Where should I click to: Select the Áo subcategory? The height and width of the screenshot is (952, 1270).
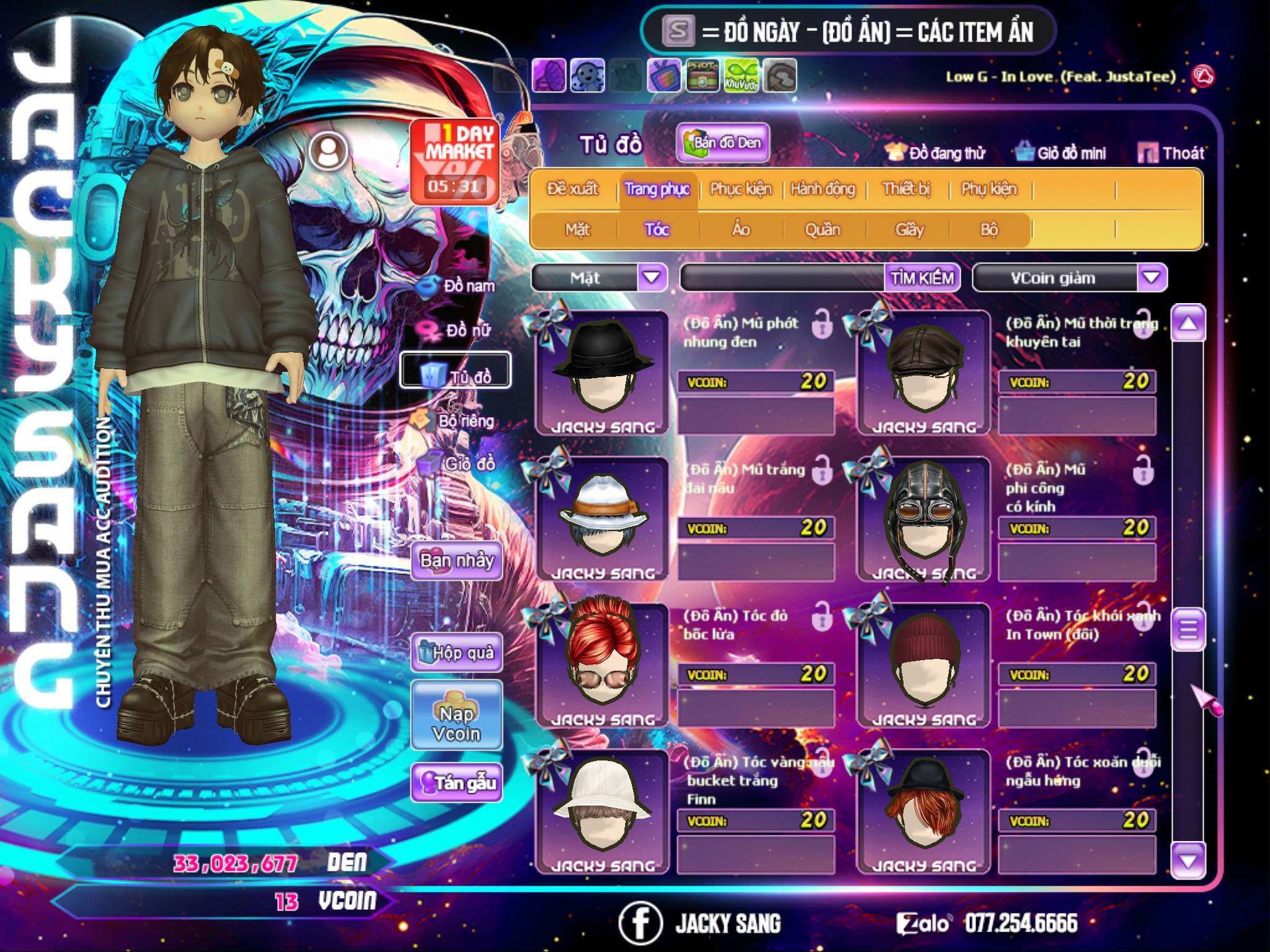click(741, 230)
